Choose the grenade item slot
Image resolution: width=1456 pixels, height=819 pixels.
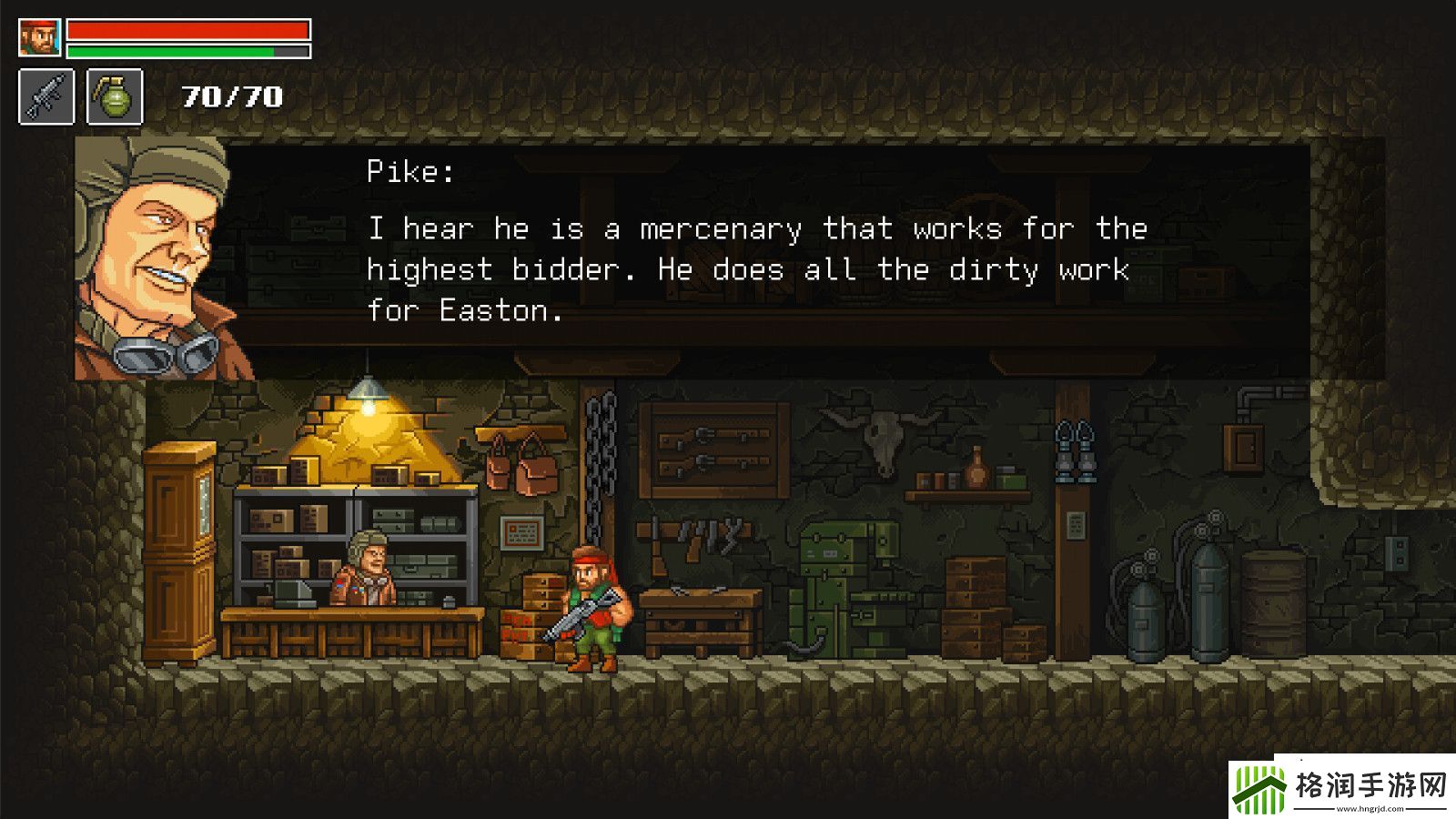click(x=115, y=96)
